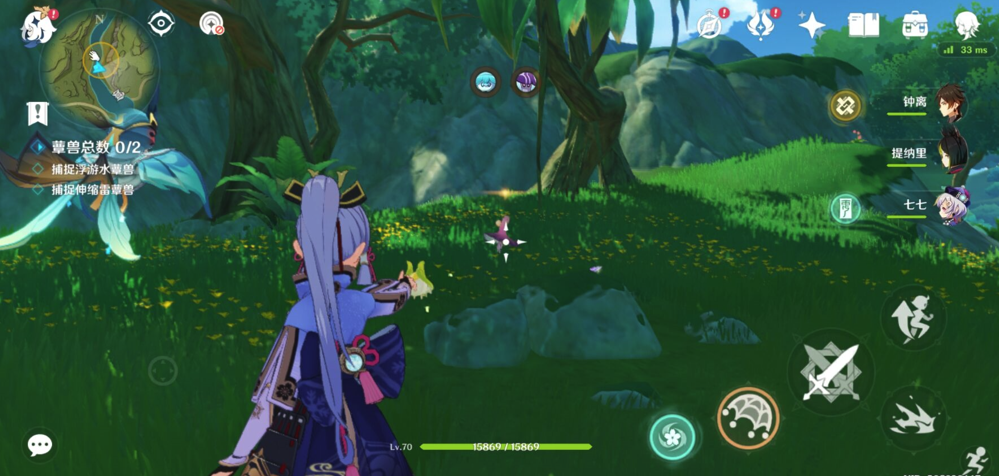Select the 捕捉浮游水蕈兽 objective
Screen dimensions: 999x476
click(92, 169)
